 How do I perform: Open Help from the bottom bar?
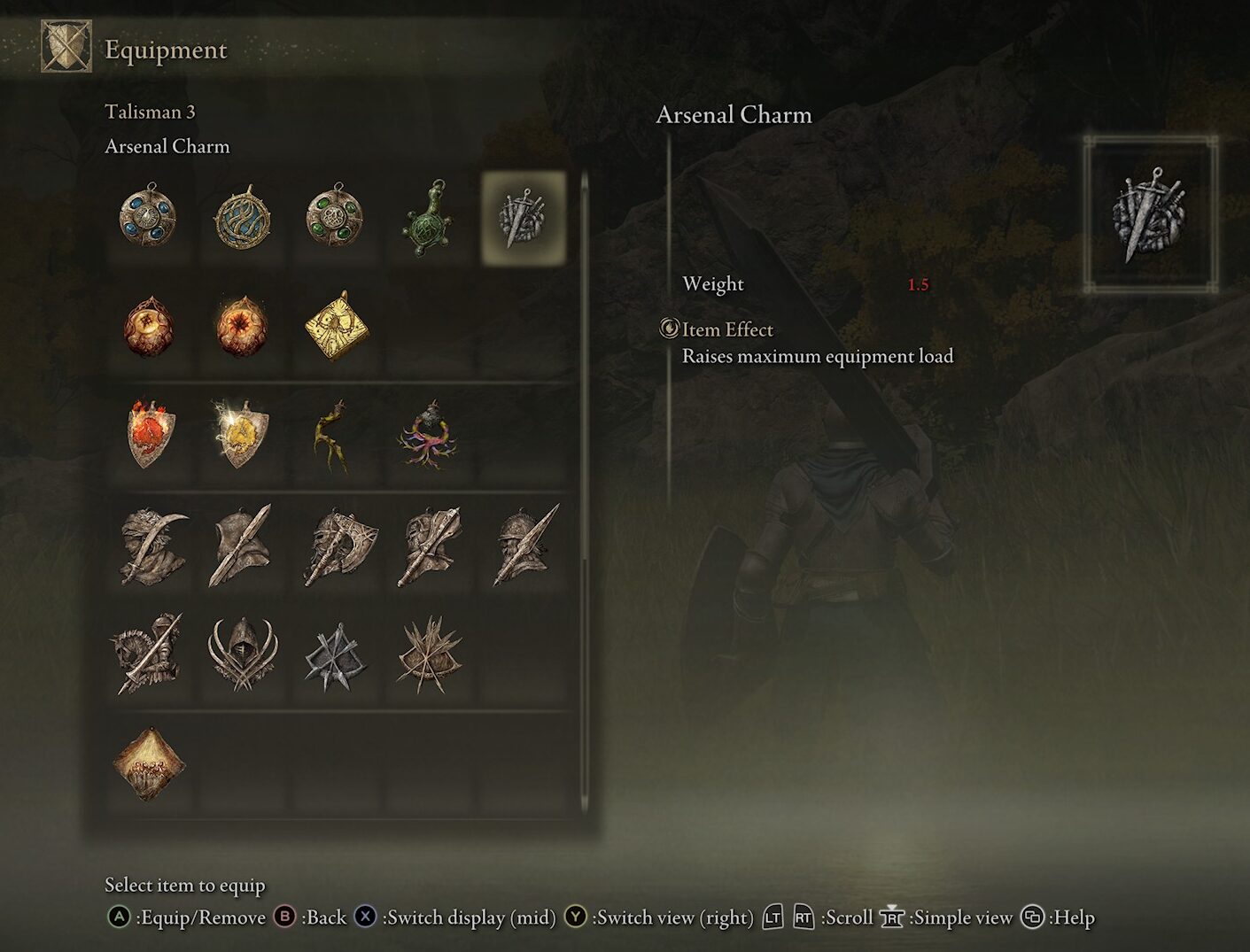[1033, 917]
